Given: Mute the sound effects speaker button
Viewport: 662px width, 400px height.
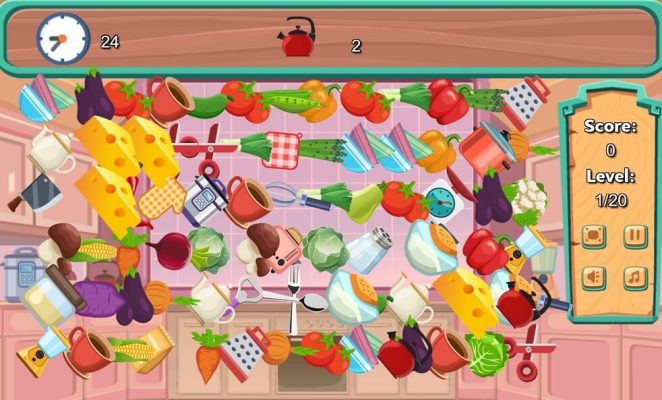Looking at the screenshot, I should (x=594, y=277).
